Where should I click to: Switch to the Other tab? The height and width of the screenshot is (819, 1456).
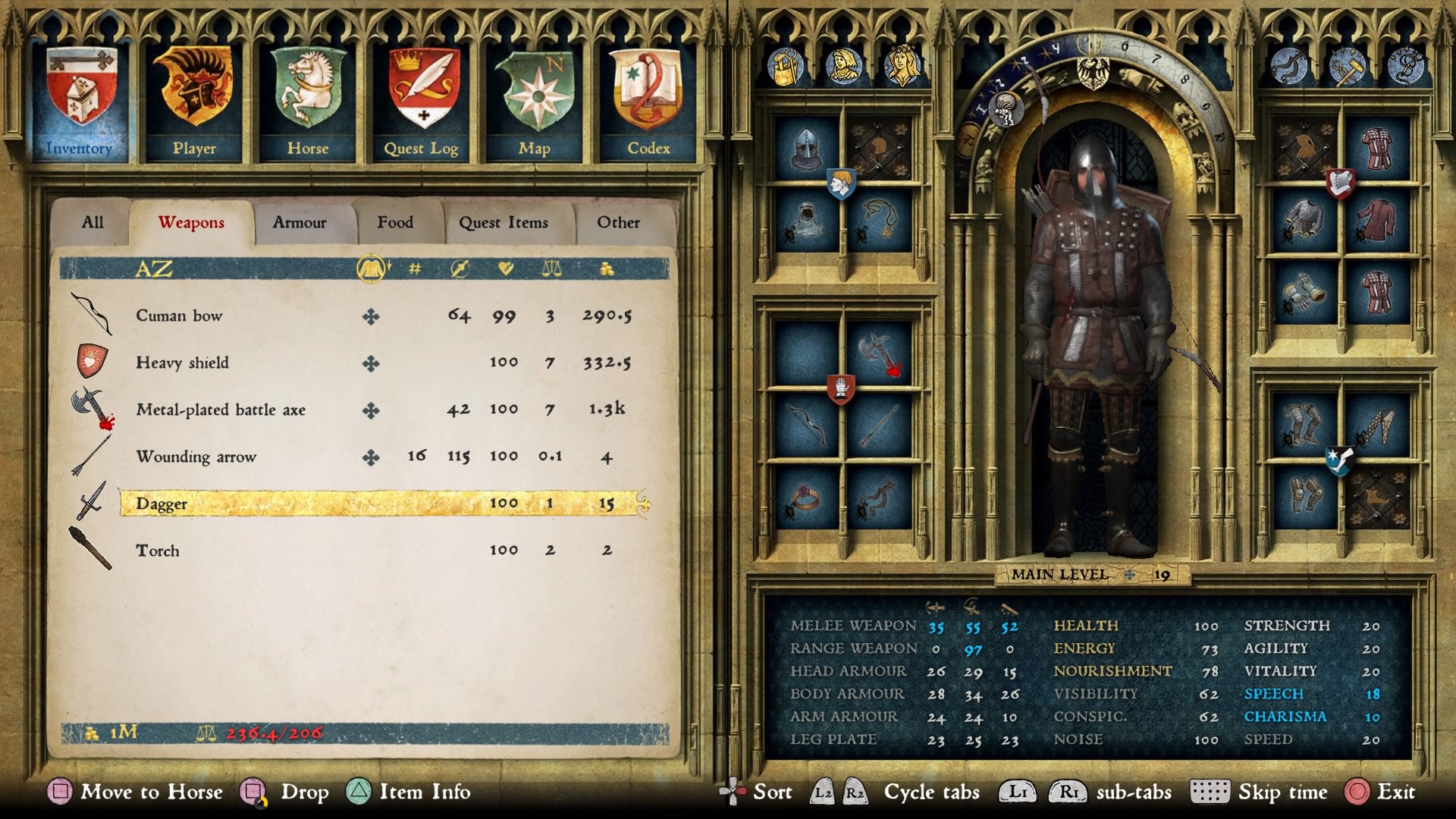click(618, 222)
